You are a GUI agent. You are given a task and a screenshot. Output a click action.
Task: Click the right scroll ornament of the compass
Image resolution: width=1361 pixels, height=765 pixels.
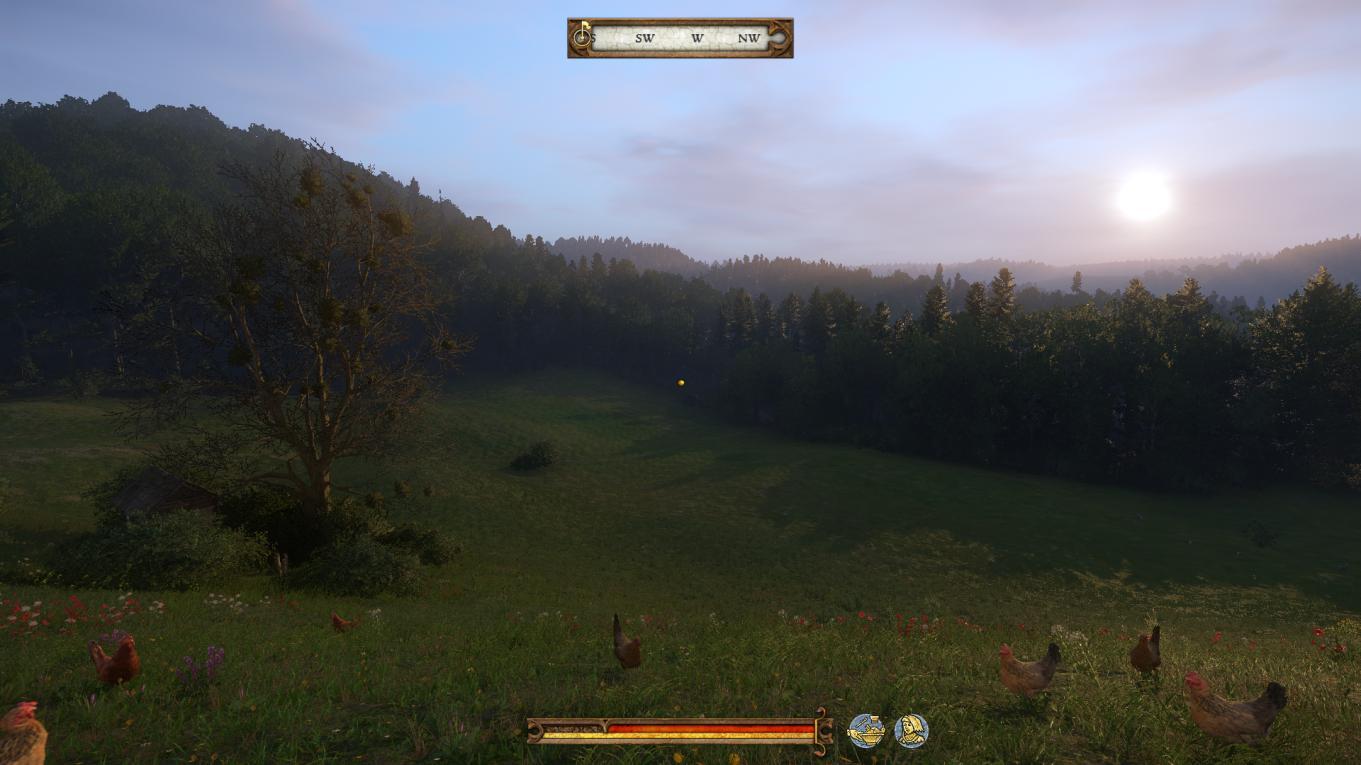pyautogui.click(x=777, y=37)
